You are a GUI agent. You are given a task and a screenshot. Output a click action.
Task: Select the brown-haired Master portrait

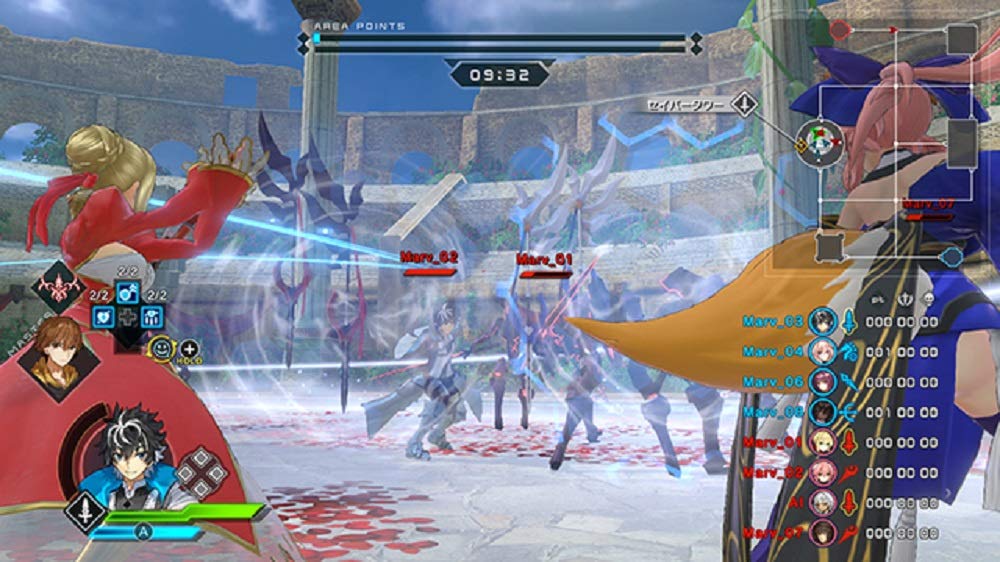(58, 356)
